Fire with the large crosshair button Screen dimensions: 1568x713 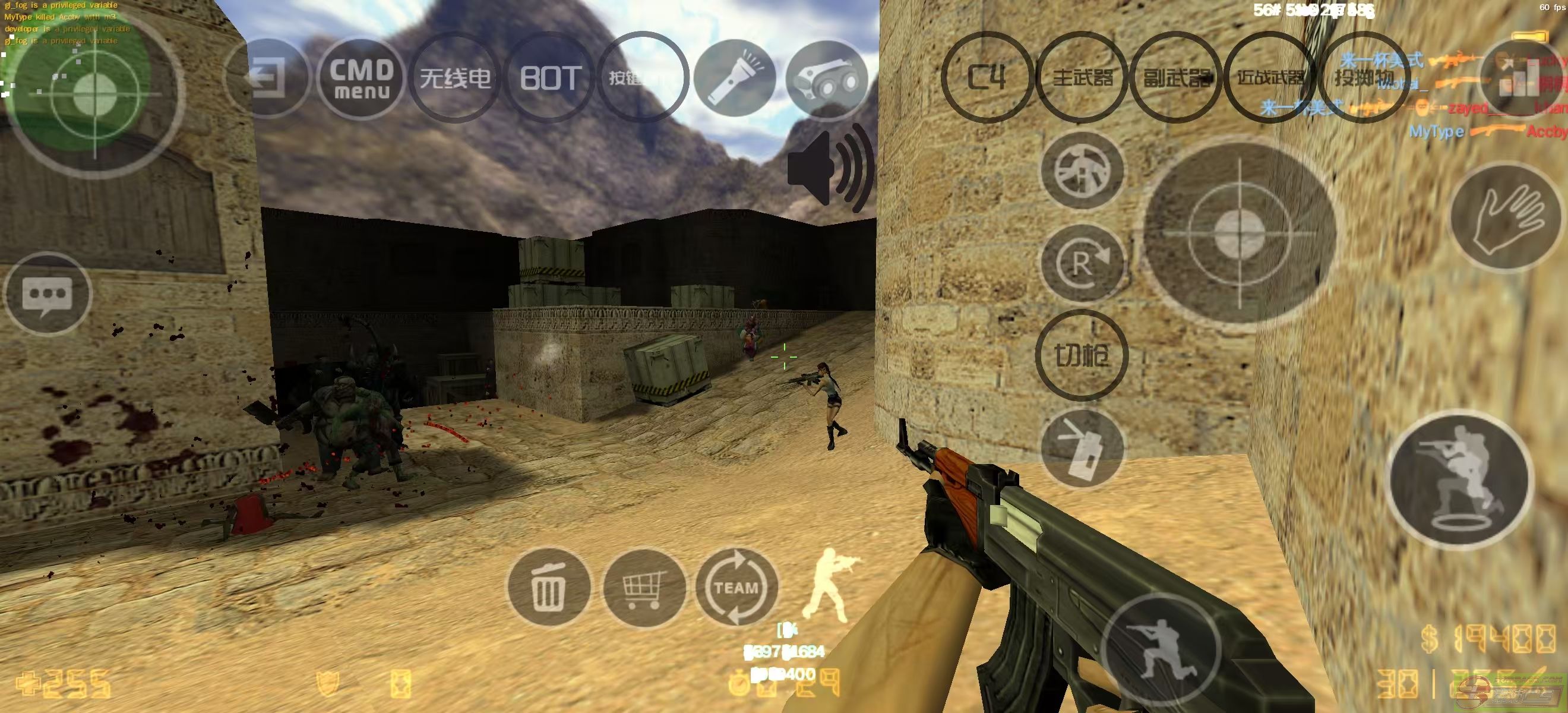[1240, 233]
